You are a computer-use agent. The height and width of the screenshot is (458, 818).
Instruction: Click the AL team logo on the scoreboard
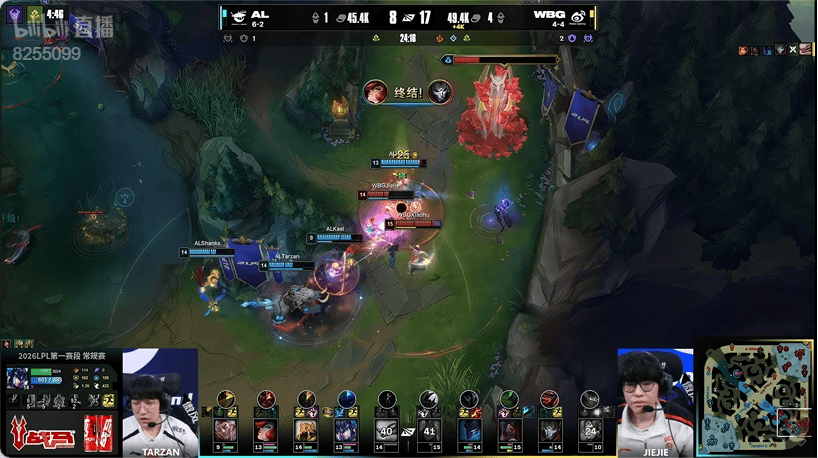[237, 17]
